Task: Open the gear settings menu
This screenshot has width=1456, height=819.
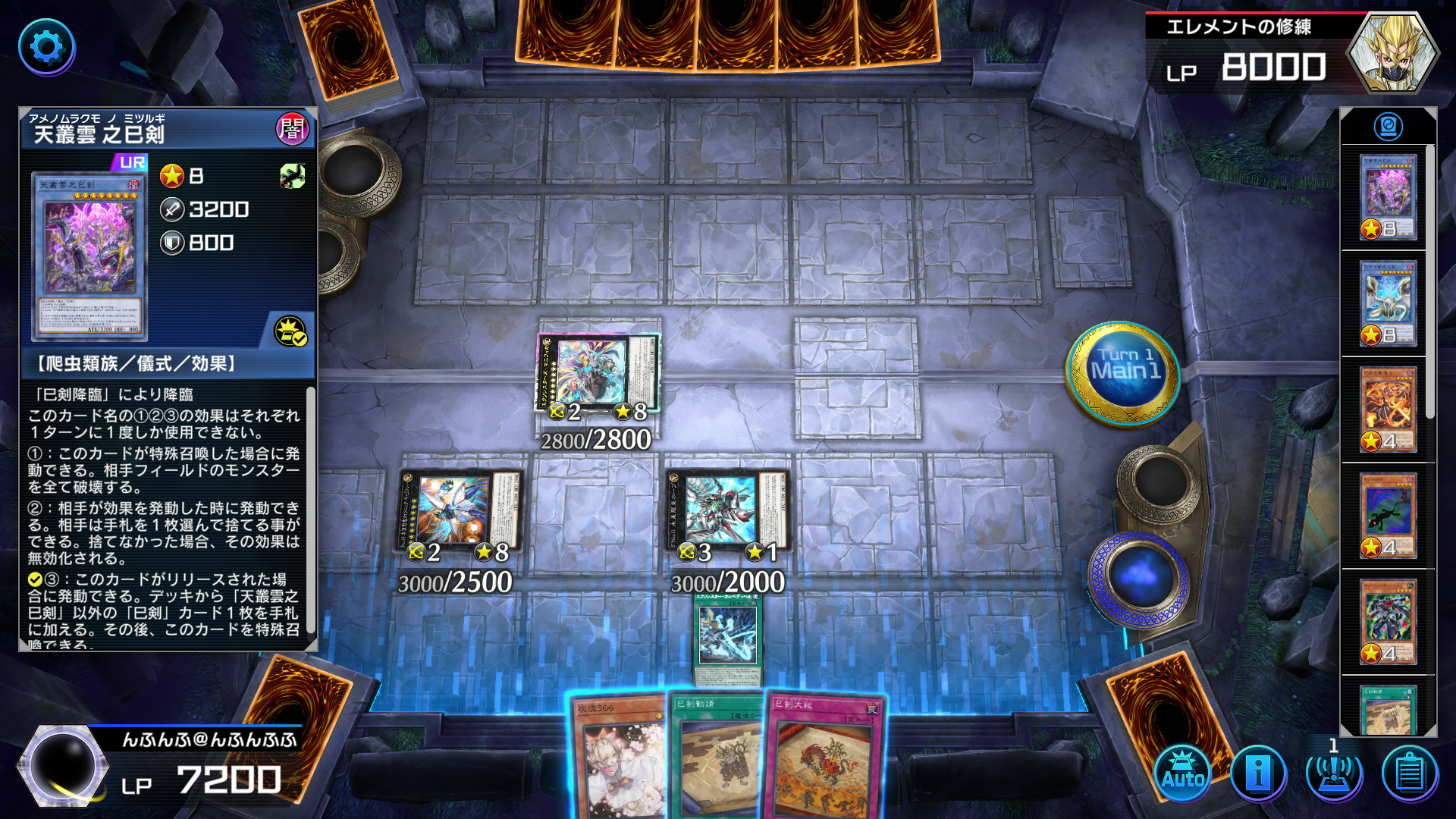Action: [46, 47]
